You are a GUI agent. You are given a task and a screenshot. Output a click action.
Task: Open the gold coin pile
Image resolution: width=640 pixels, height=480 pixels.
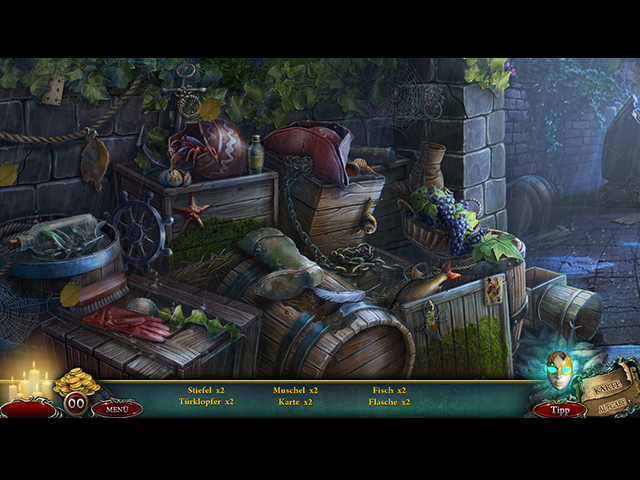tap(76, 381)
